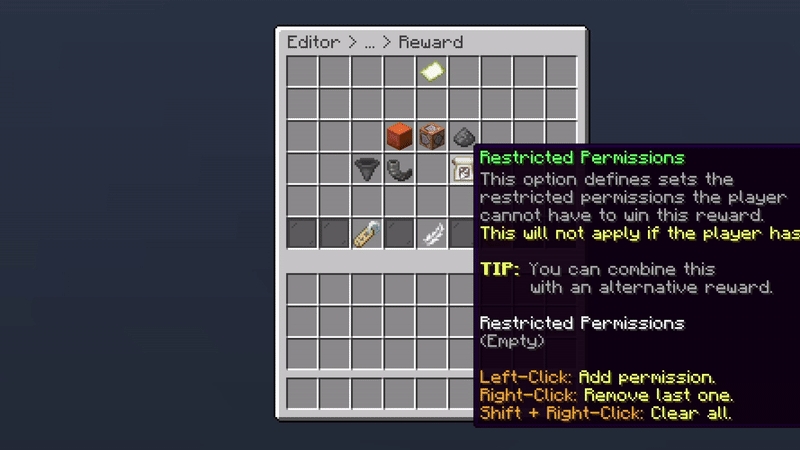This screenshot has height=450, width=800.
Task: Choose the hopper item slot
Action: coord(367,169)
